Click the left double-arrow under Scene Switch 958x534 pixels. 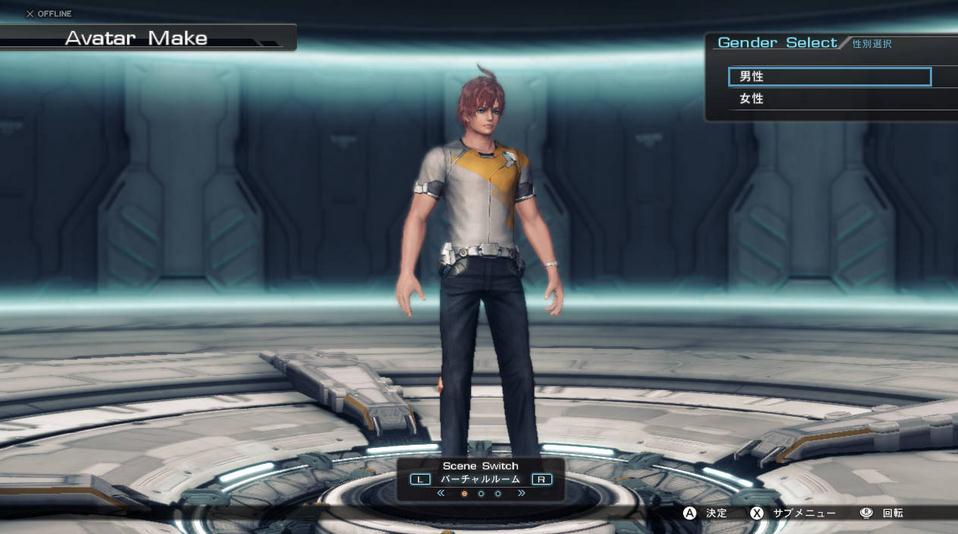pyautogui.click(x=441, y=493)
